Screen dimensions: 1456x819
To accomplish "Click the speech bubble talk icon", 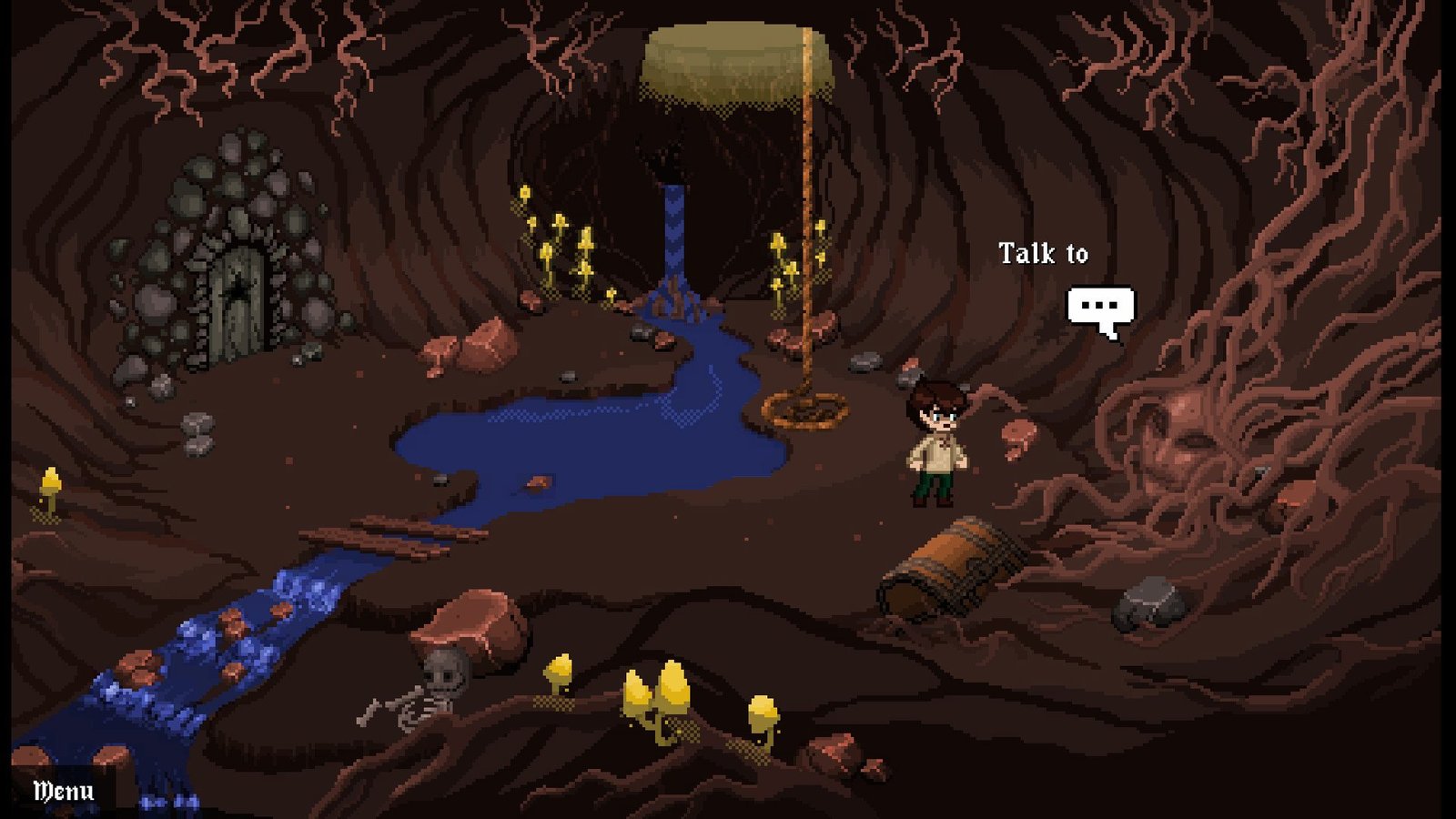I will 1101,309.
